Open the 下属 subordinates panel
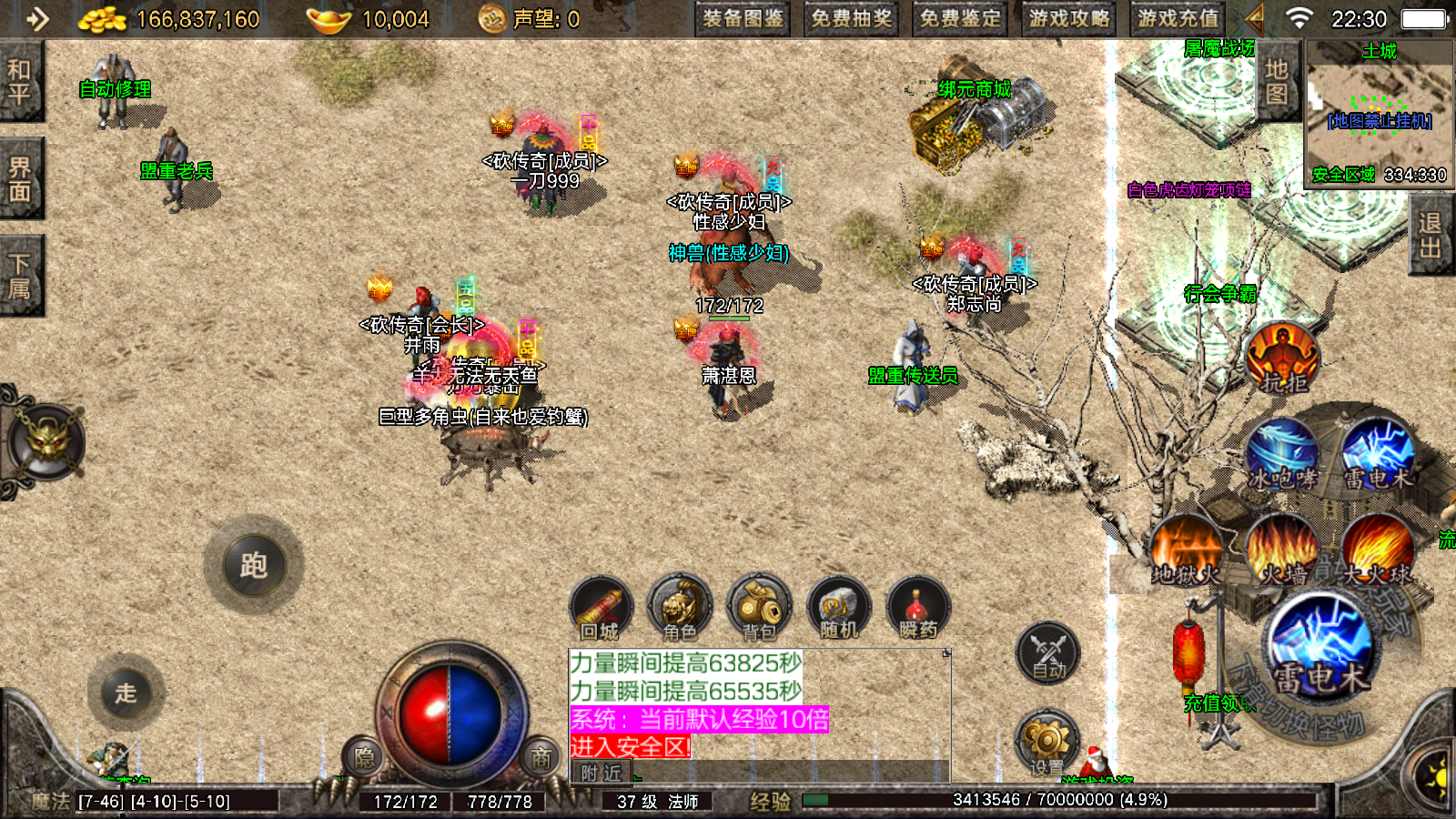The width and height of the screenshot is (1456, 819). click(x=20, y=277)
